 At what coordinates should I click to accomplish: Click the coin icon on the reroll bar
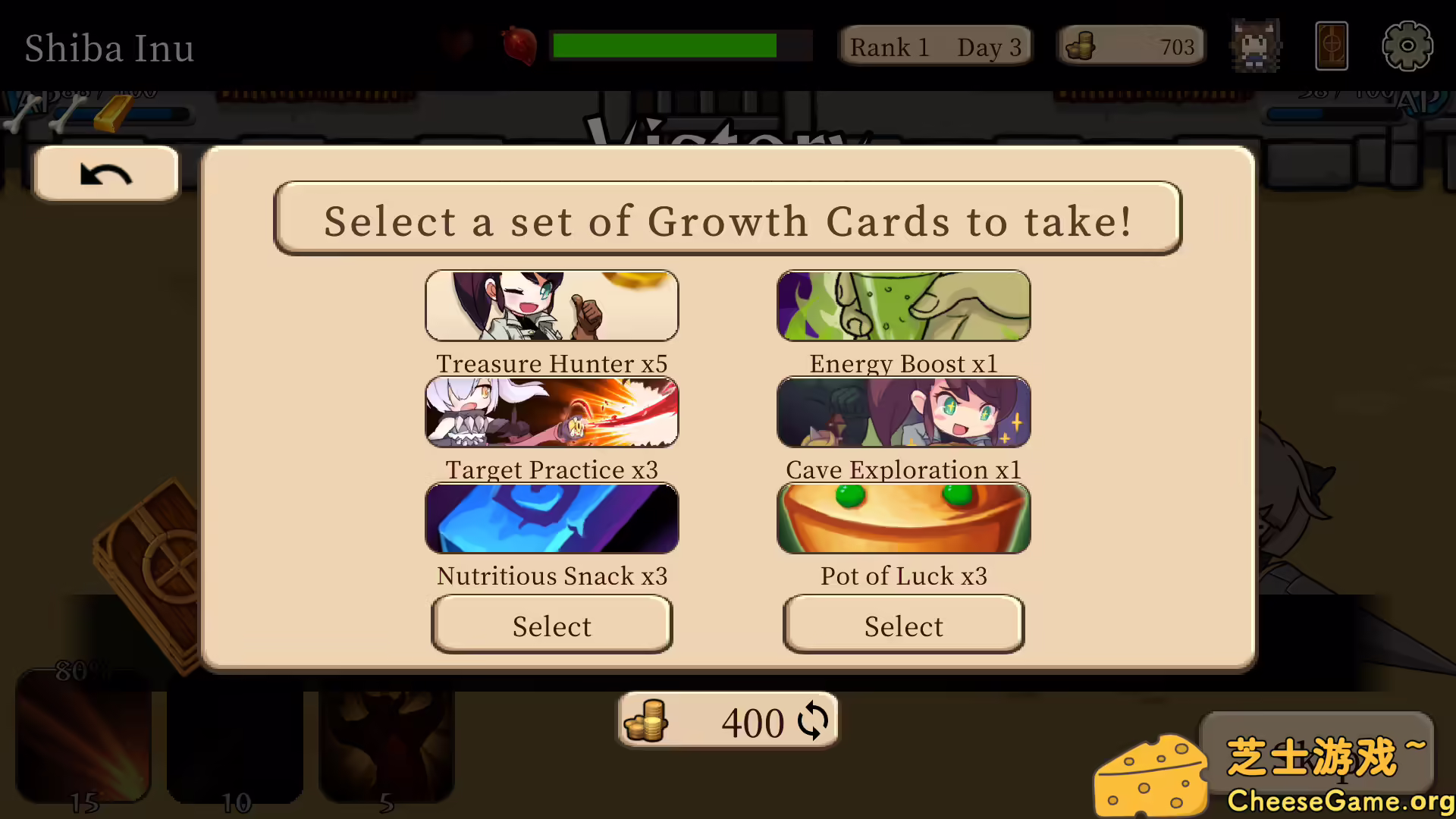pos(645,721)
